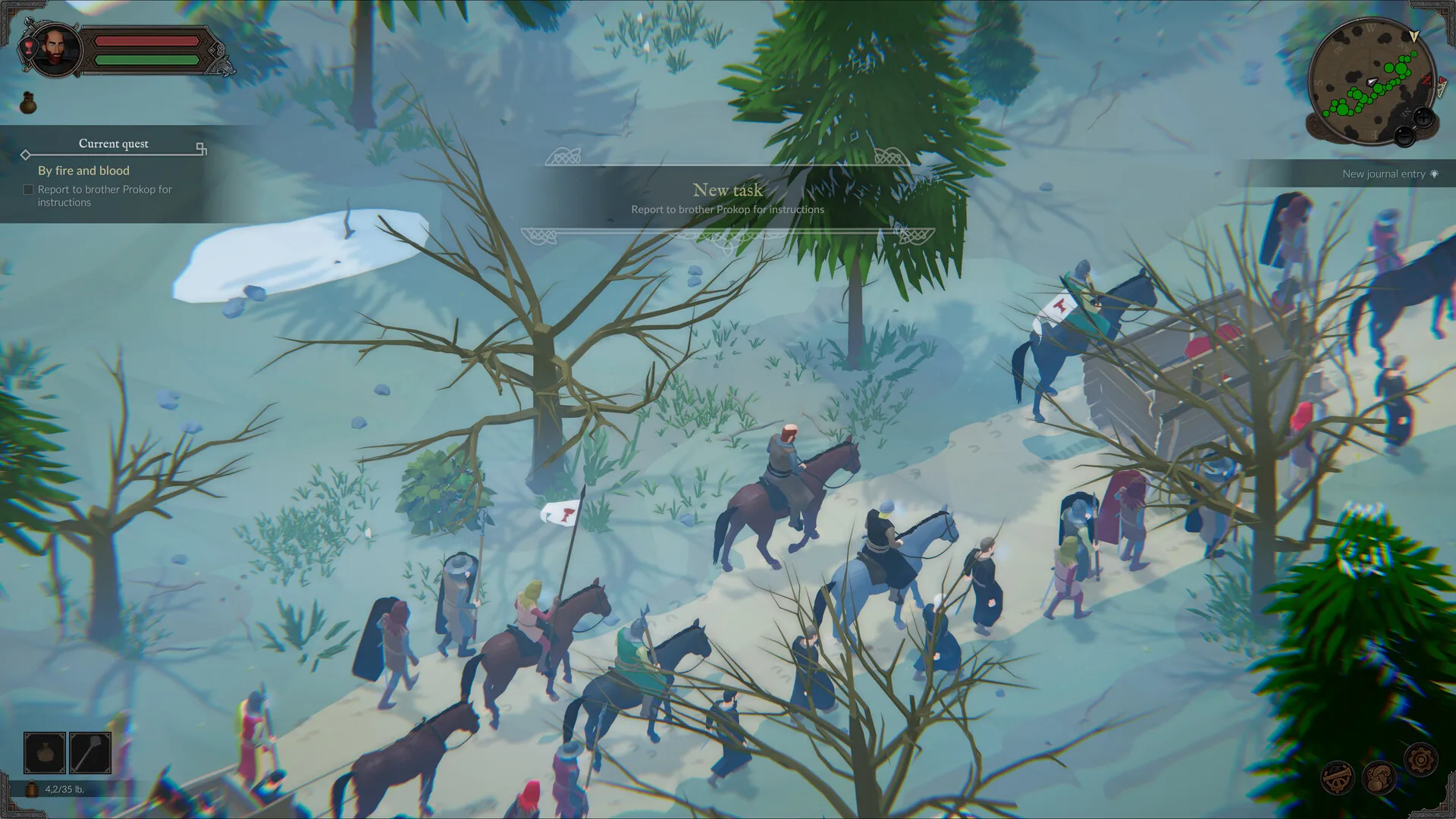The height and width of the screenshot is (819, 1456).
Task: Toggle the Current quest panel corner icon
Action: click(201, 148)
